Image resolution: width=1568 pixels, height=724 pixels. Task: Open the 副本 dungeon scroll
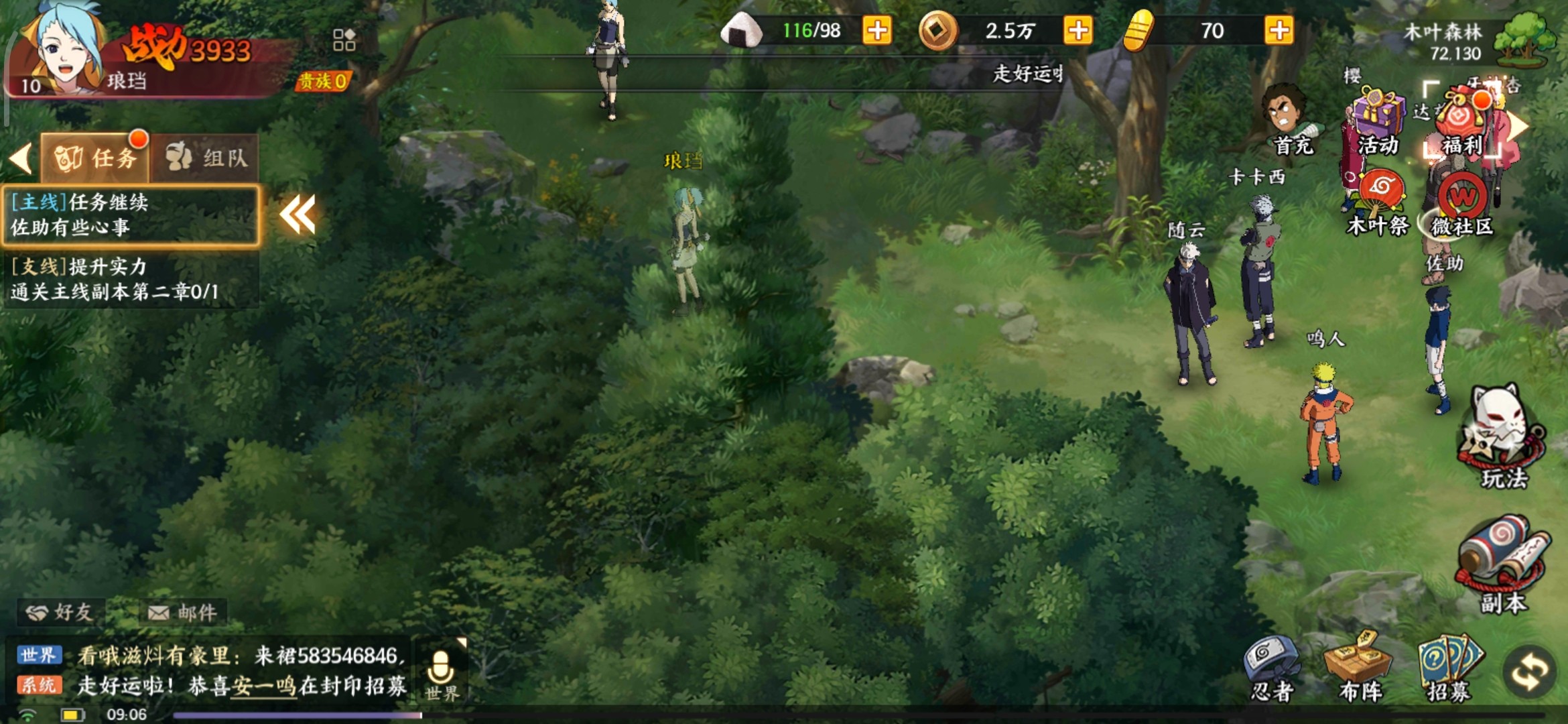[1503, 563]
